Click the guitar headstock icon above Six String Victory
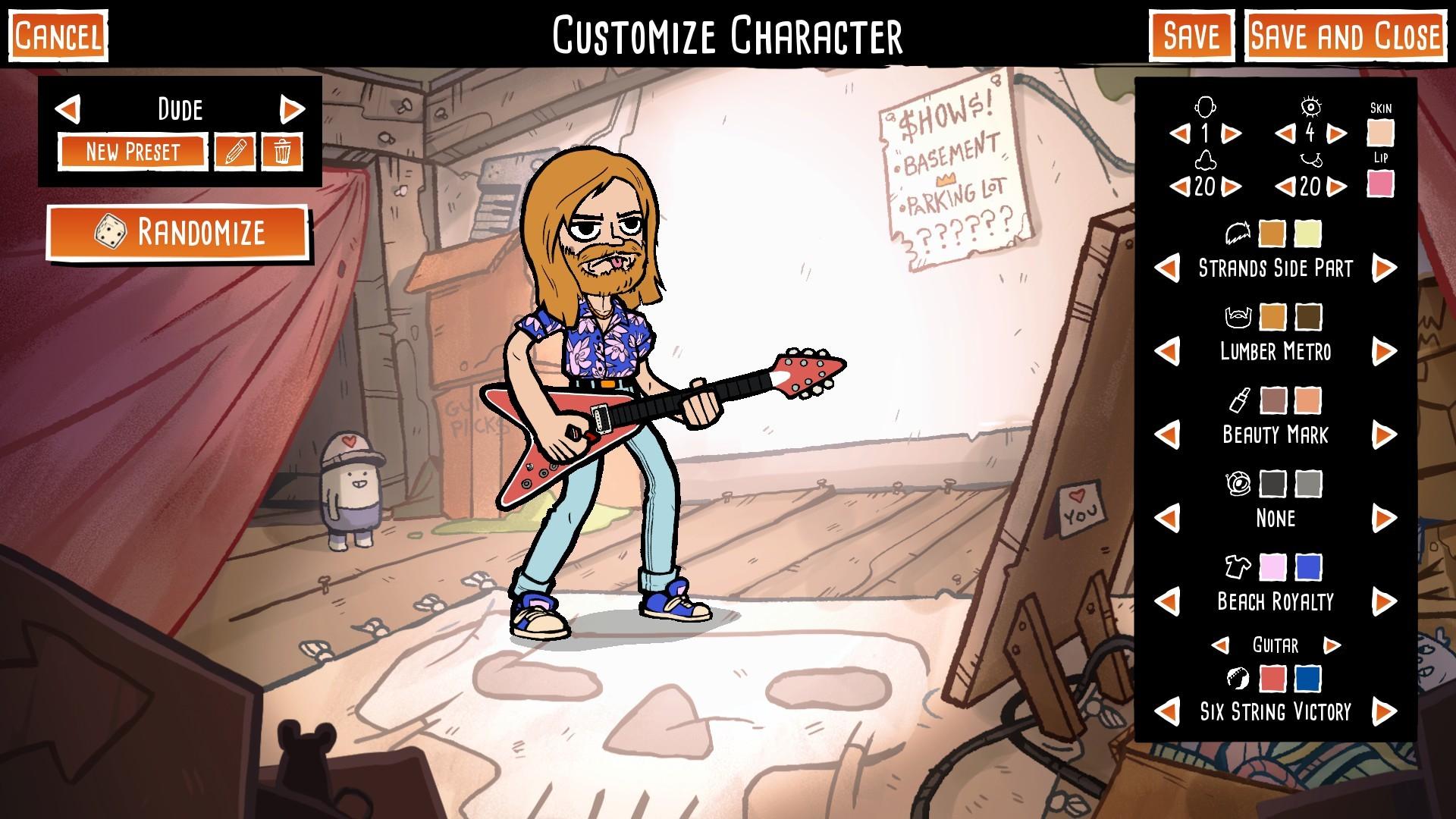Image resolution: width=1456 pixels, height=819 pixels. pos(1237,679)
